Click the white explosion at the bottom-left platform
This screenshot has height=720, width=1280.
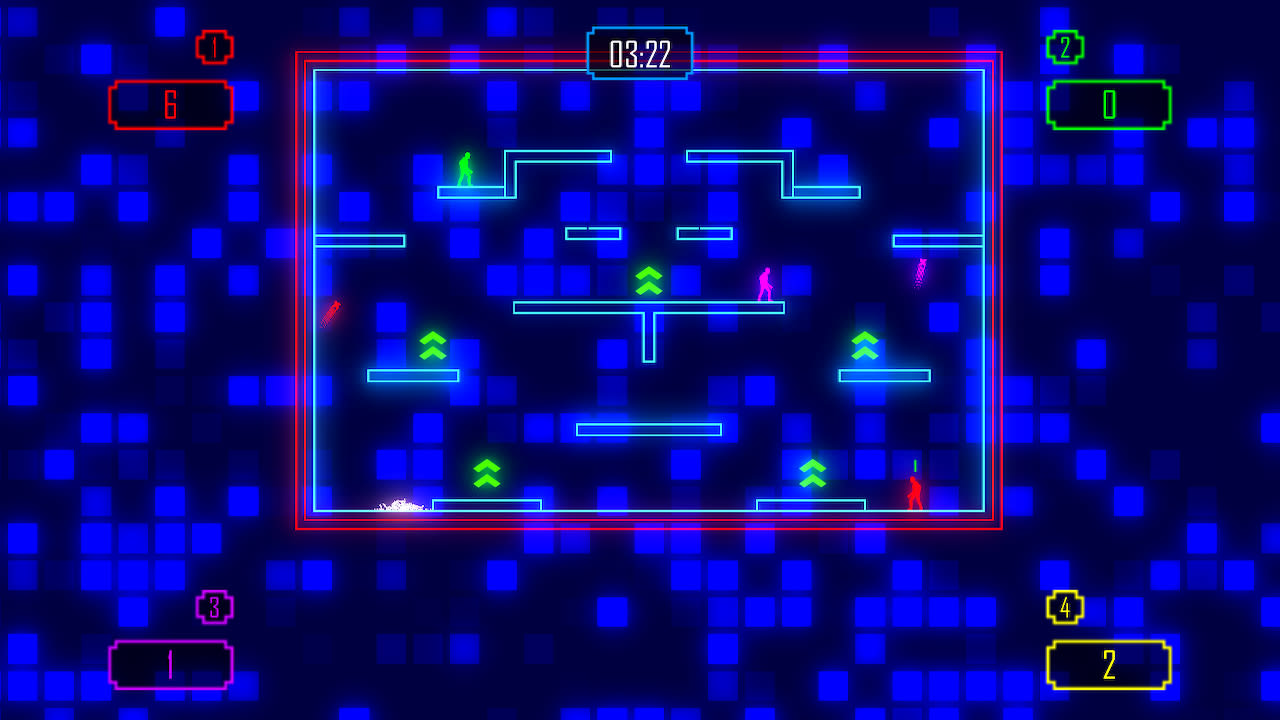coord(398,506)
